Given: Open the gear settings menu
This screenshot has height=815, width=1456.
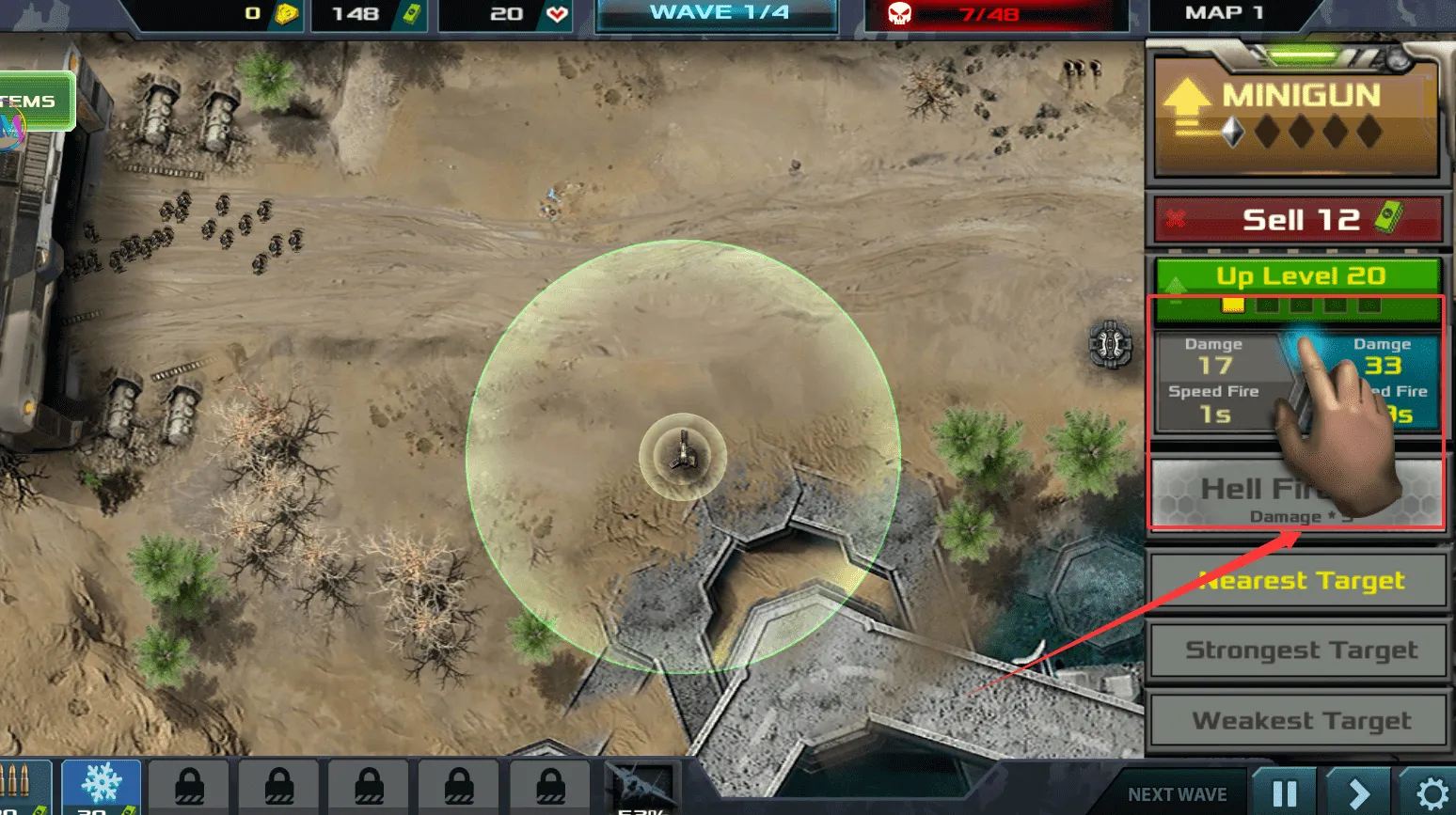Looking at the screenshot, I should [x=1431, y=794].
